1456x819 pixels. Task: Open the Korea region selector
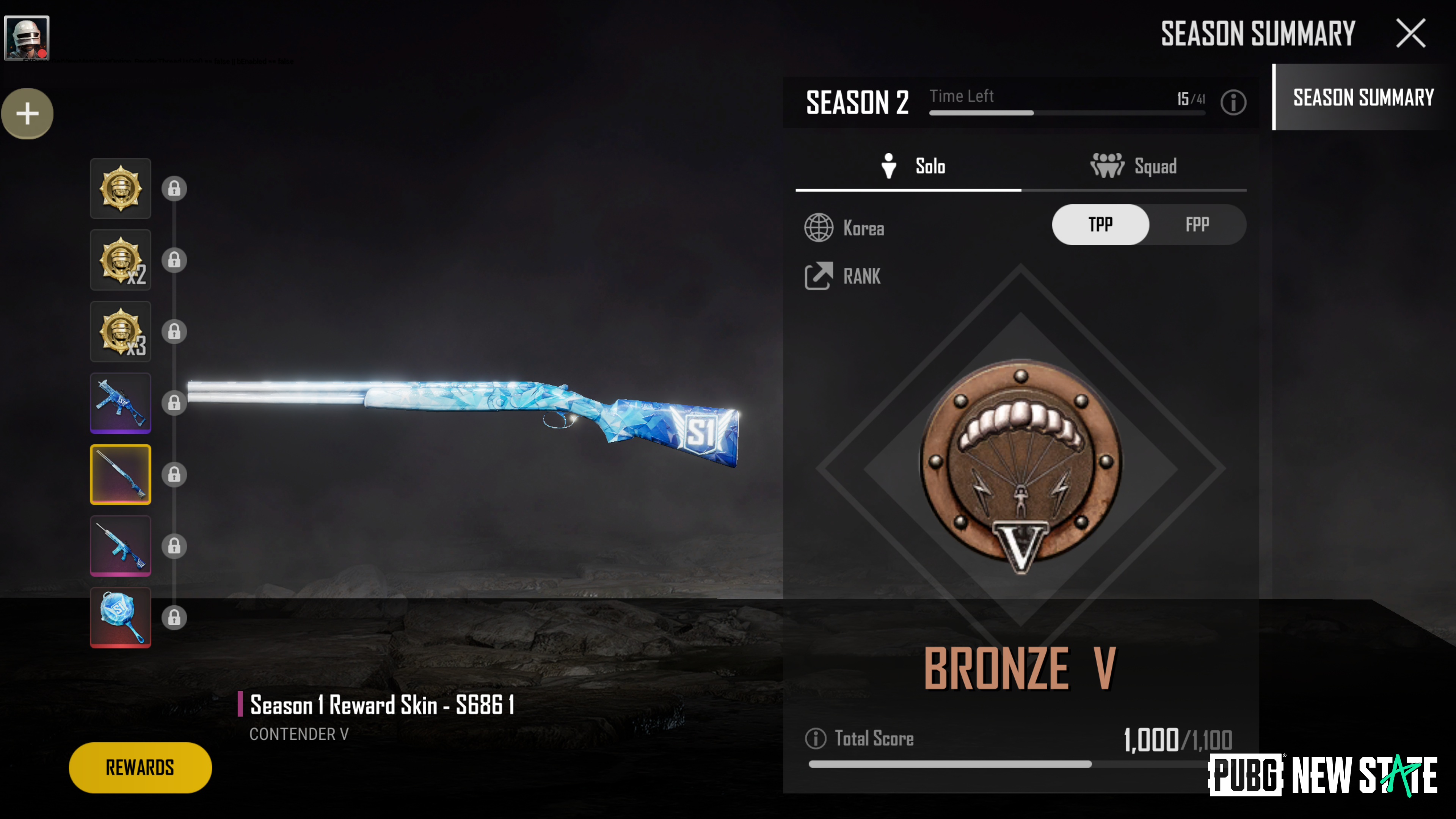pos(844,228)
